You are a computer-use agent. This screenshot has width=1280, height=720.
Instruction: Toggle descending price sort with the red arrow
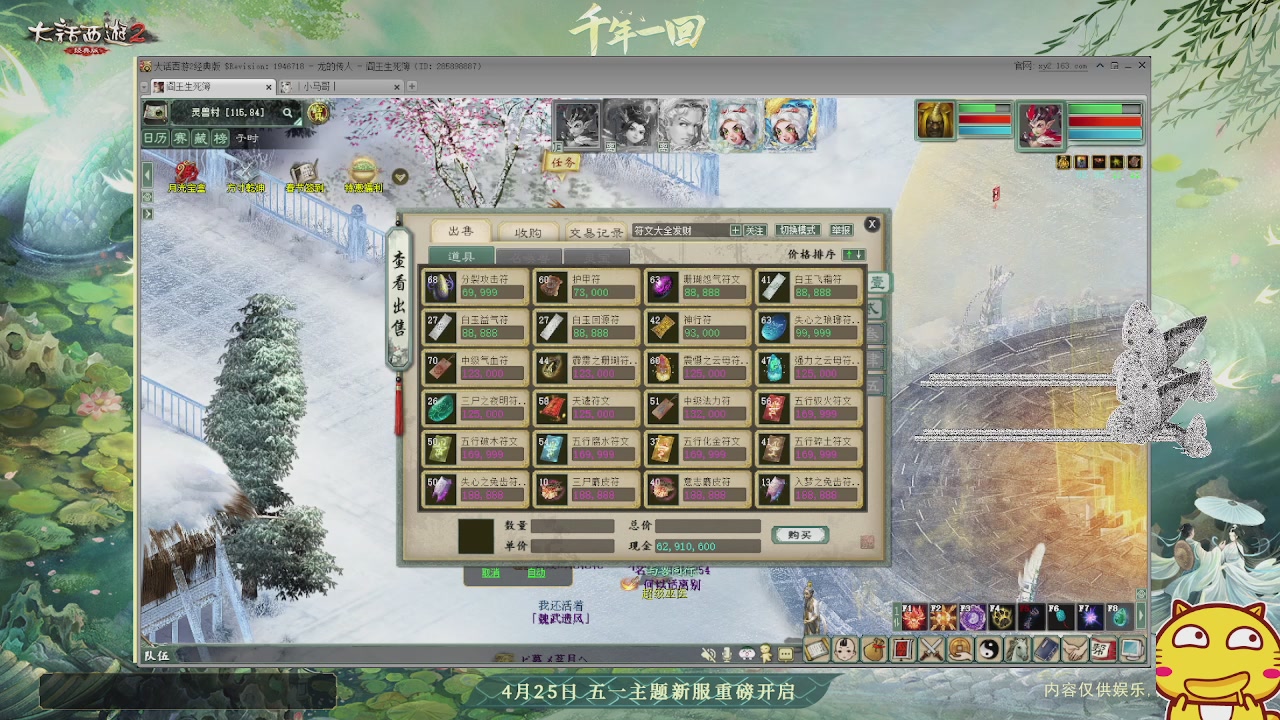860,256
